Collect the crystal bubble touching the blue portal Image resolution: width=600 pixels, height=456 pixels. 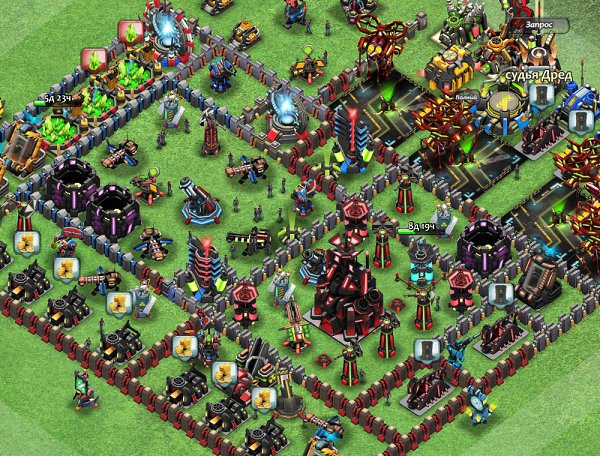130,30
